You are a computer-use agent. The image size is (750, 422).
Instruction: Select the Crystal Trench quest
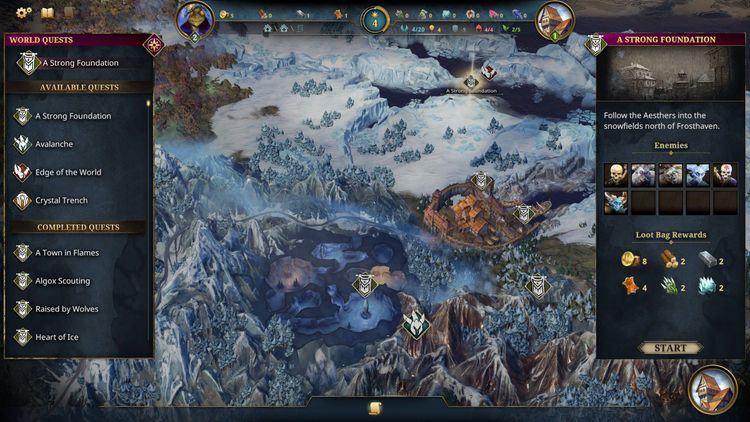pos(62,200)
